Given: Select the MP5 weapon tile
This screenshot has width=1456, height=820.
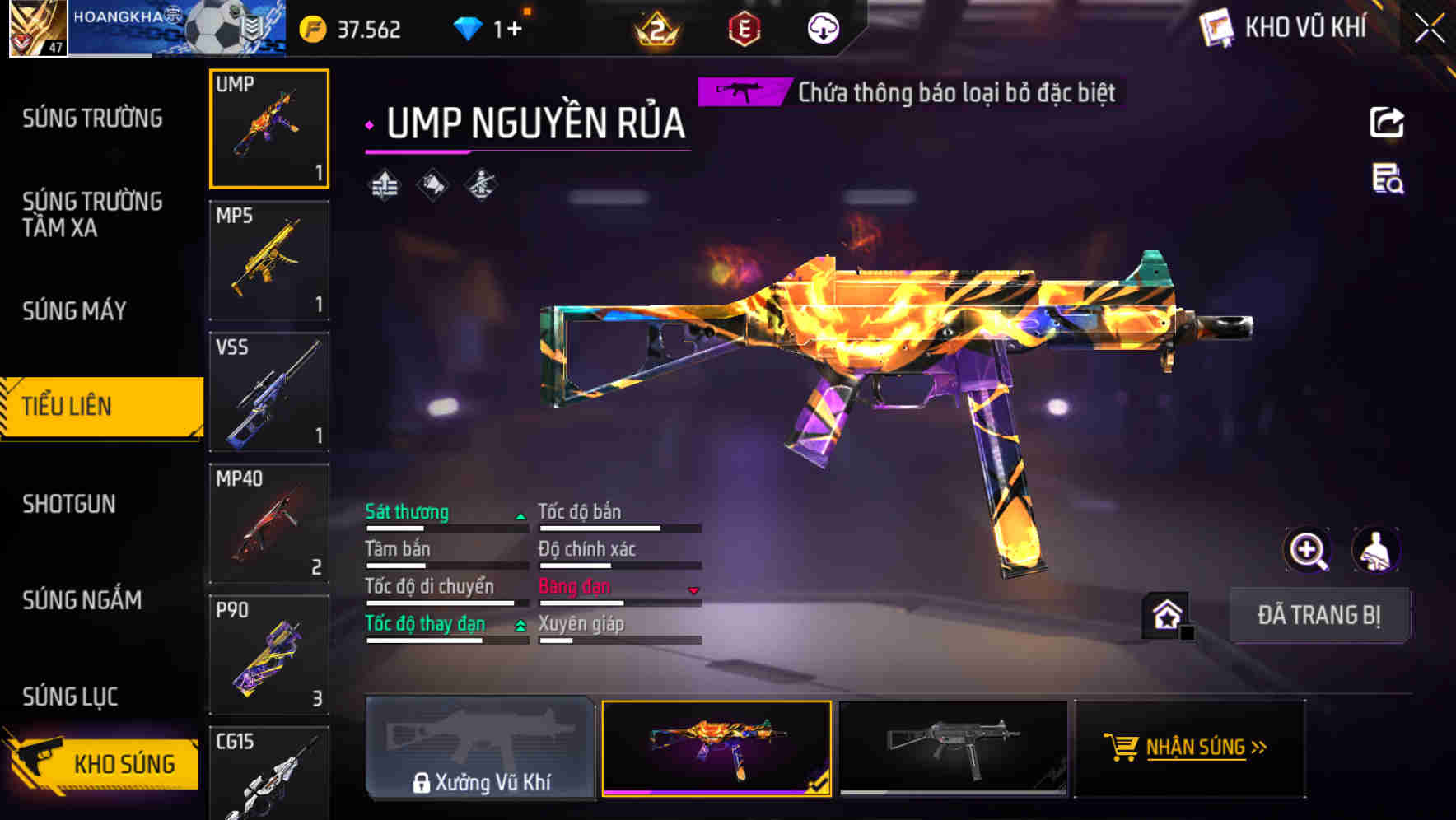Looking at the screenshot, I should (269, 260).
